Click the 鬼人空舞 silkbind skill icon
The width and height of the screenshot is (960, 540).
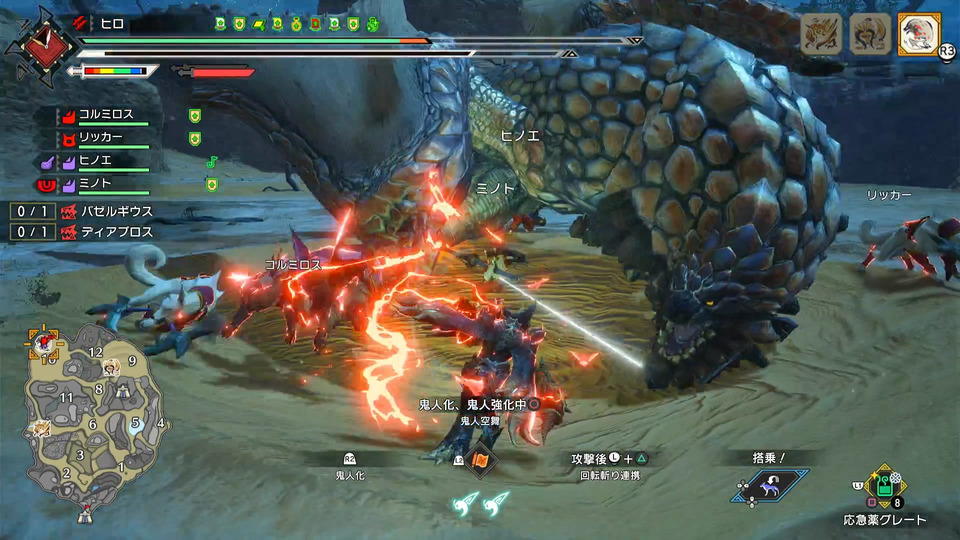point(482,460)
